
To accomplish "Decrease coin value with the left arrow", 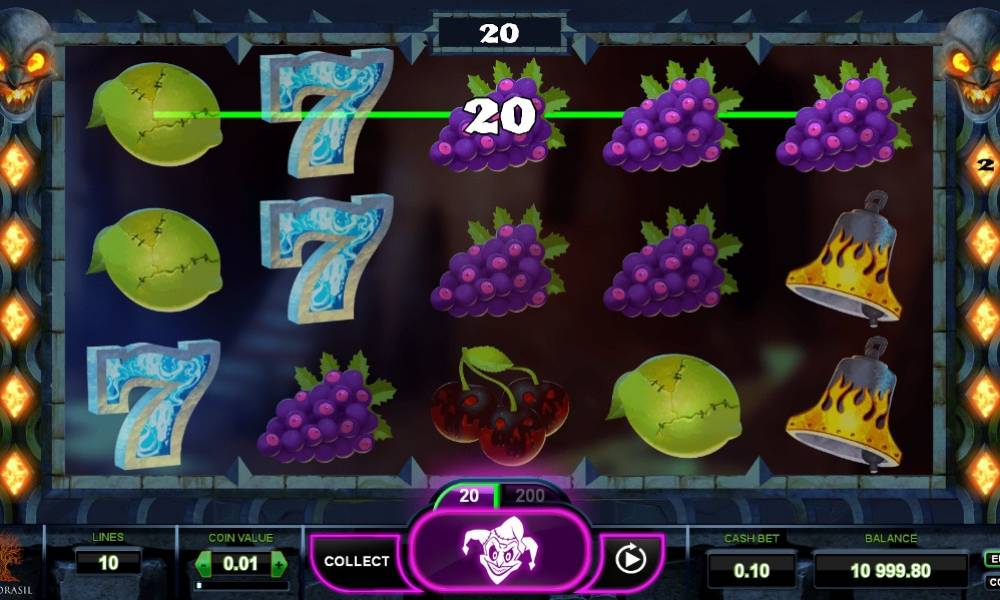I will 203,563.
